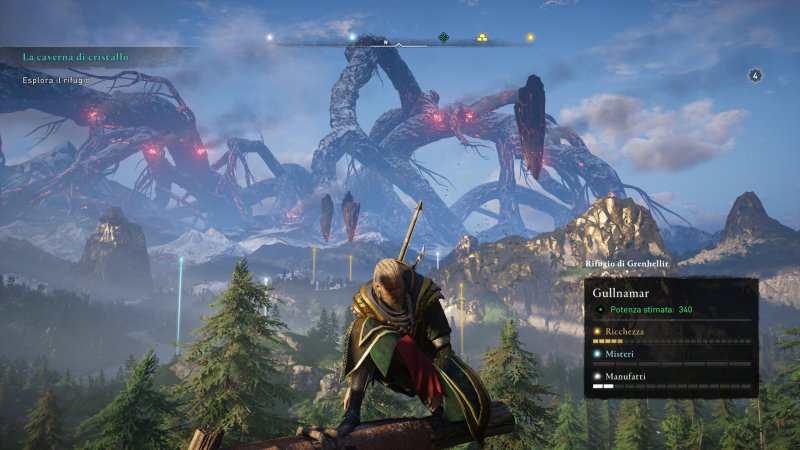Click the green quest marker on the compass
The image size is (800, 450).
[444, 38]
